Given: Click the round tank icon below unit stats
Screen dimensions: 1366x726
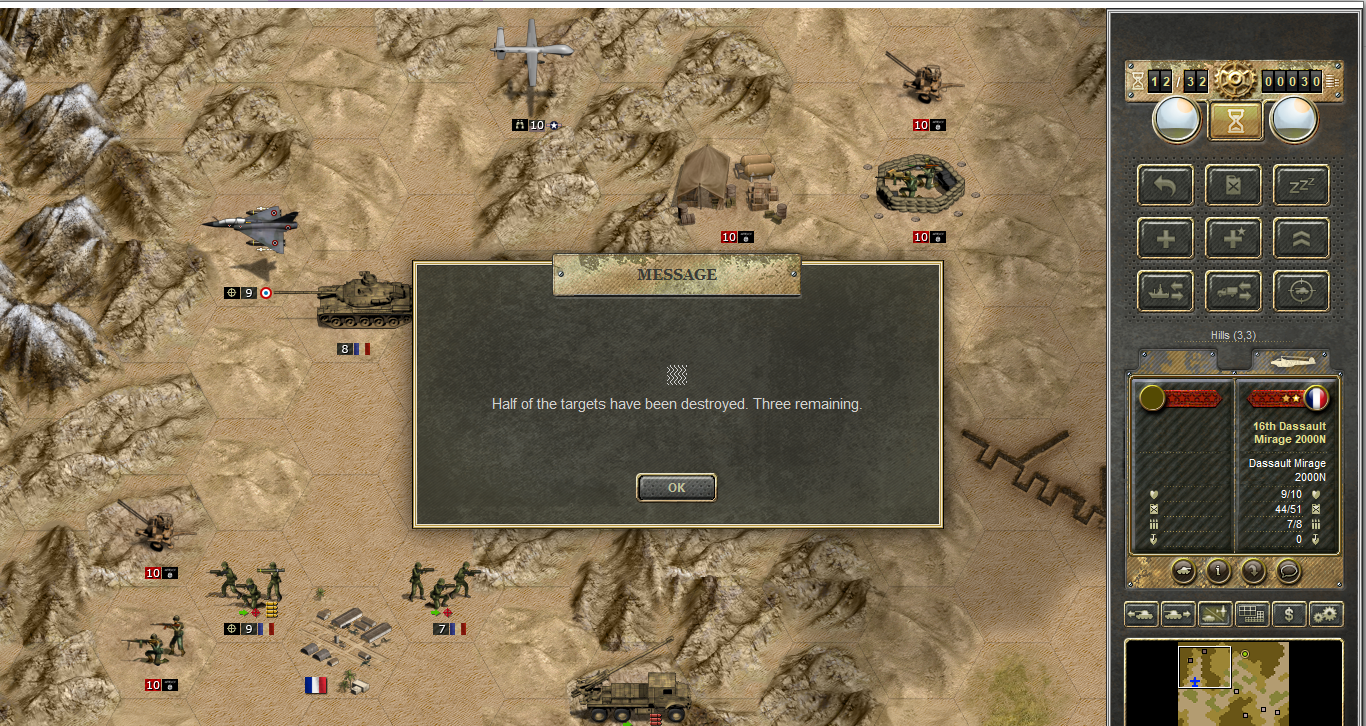Looking at the screenshot, I should 1183,571.
